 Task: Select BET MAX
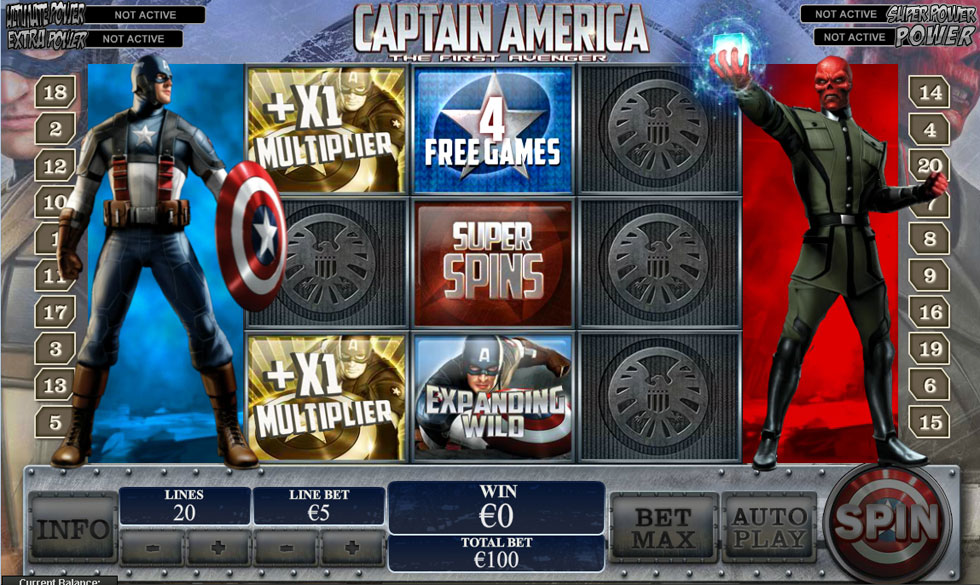(x=664, y=527)
